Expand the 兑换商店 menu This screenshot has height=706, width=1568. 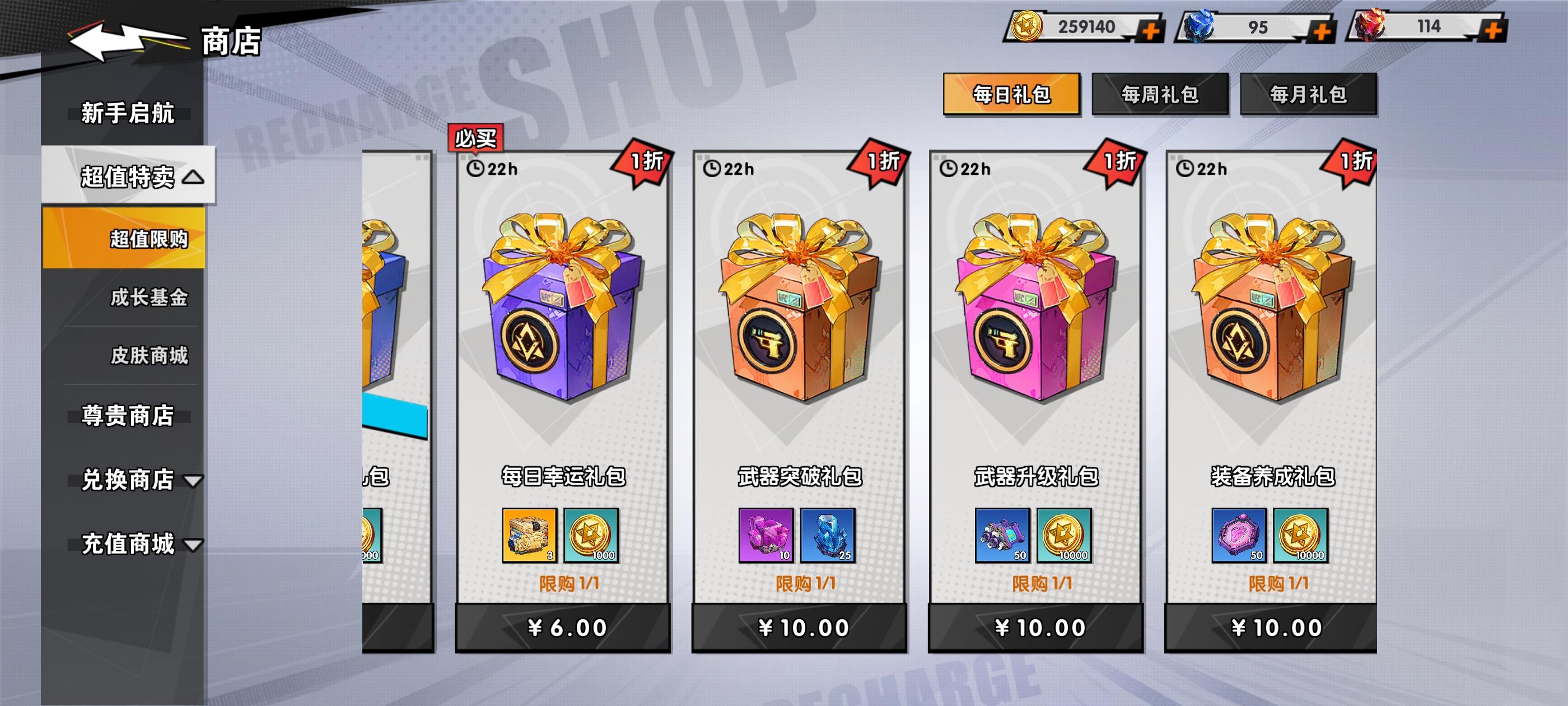127,481
